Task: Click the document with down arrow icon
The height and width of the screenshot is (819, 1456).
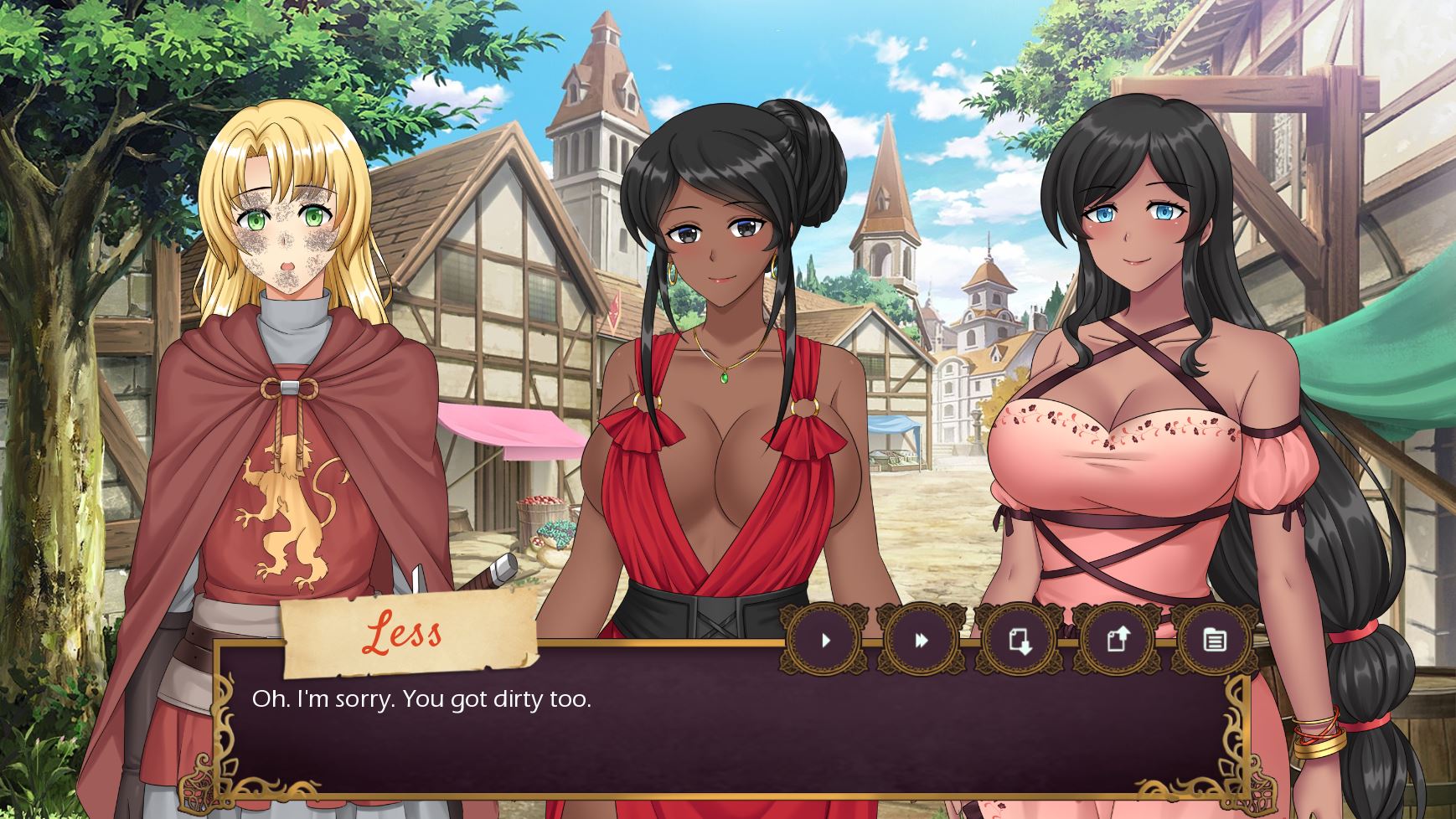Action: click(1020, 641)
